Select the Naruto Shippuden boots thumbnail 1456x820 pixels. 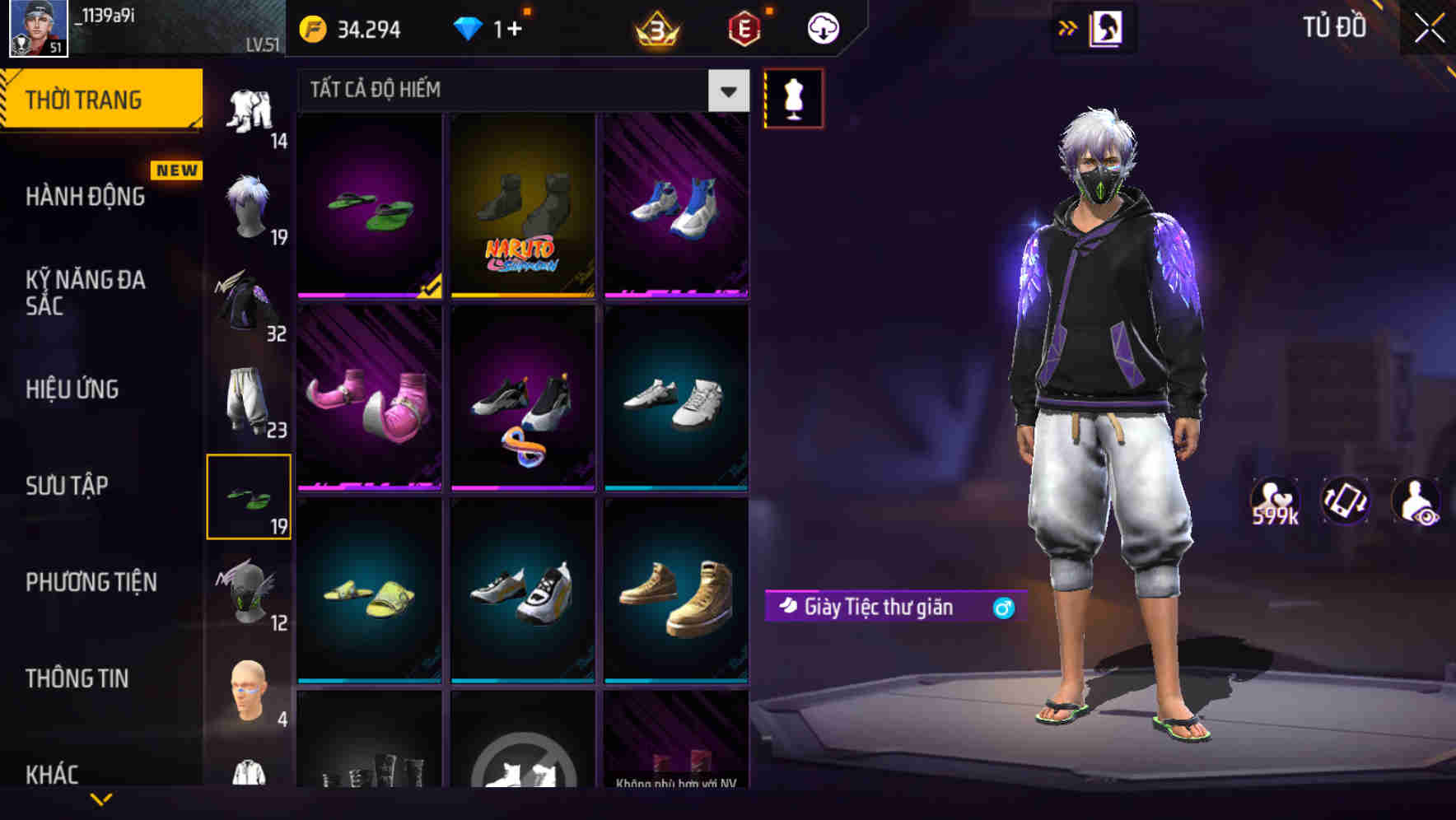[522, 206]
